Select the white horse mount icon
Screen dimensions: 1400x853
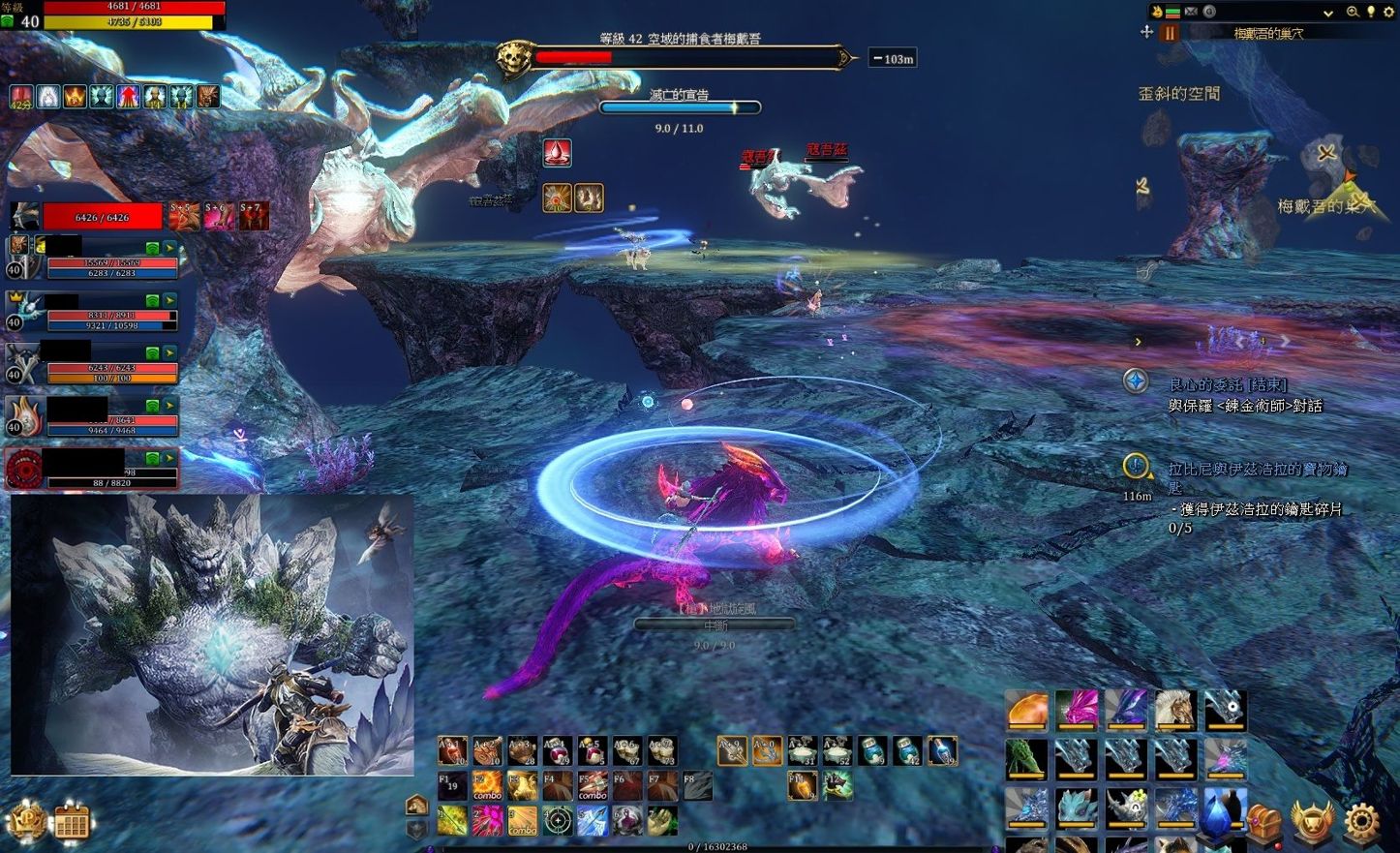[x=1174, y=710]
